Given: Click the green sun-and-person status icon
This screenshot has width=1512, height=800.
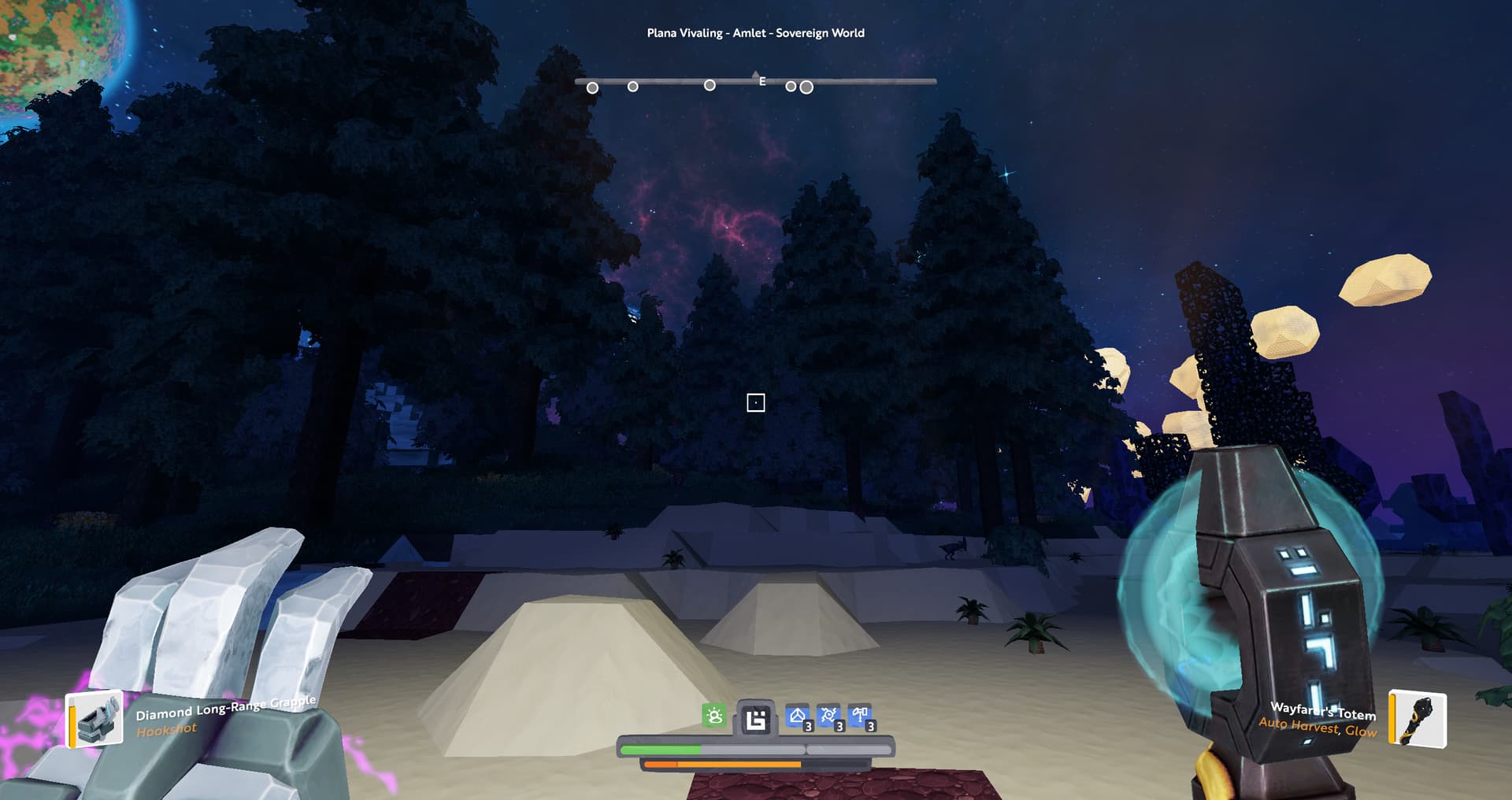Looking at the screenshot, I should [714, 716].
